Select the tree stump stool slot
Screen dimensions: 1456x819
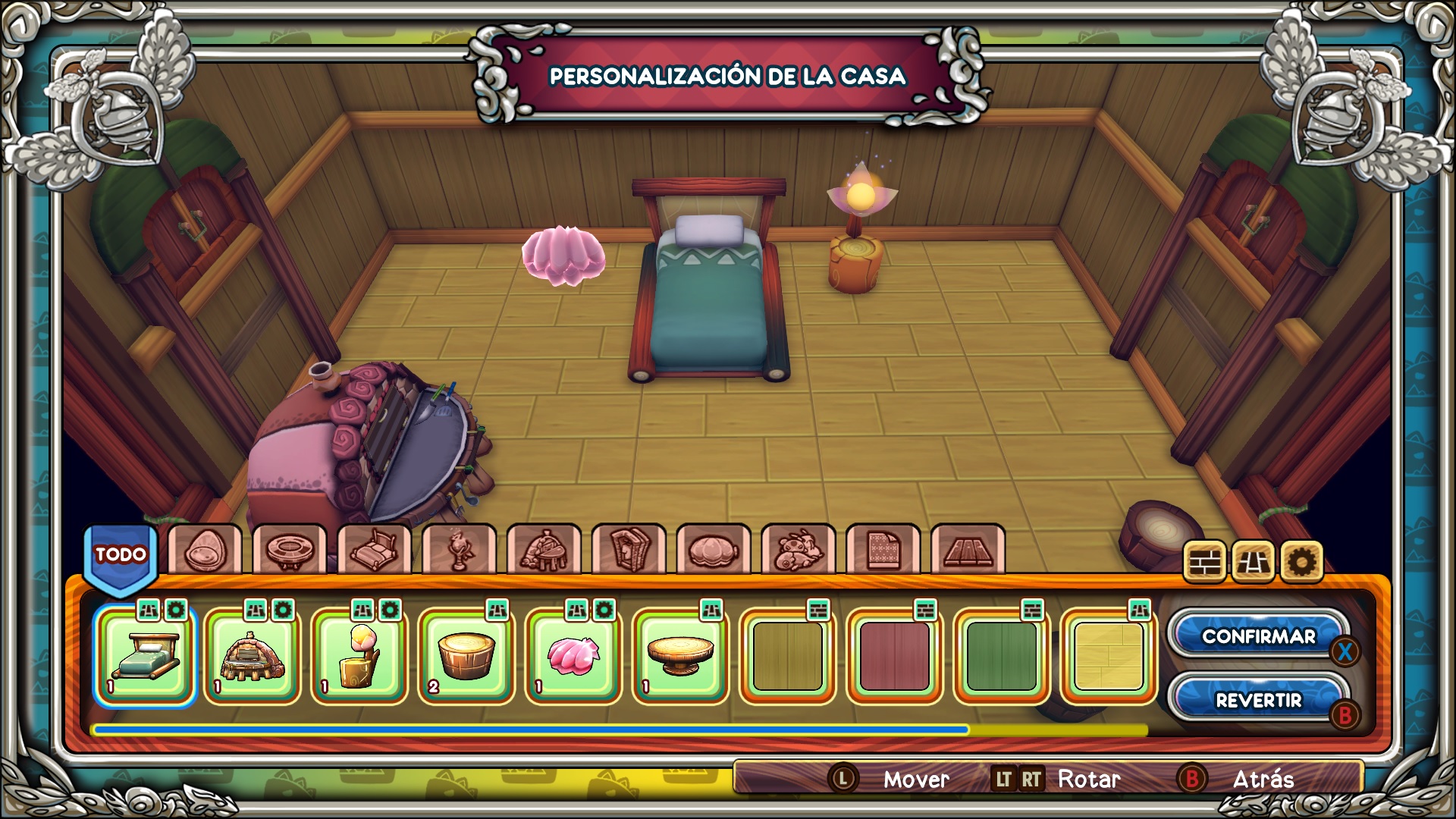click(466, 657)
